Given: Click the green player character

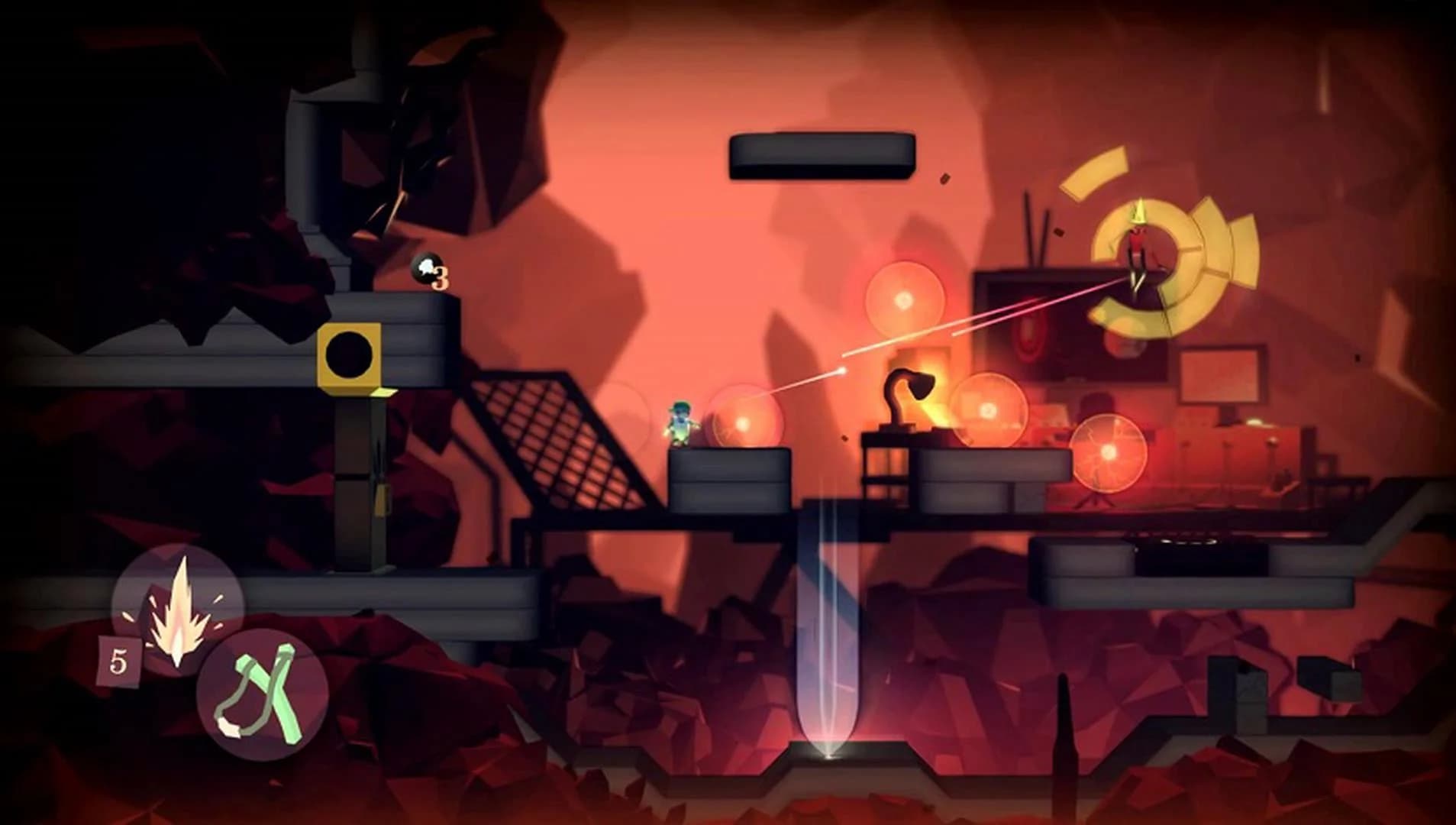Looking at the screenshot, I should pos(680,424).
